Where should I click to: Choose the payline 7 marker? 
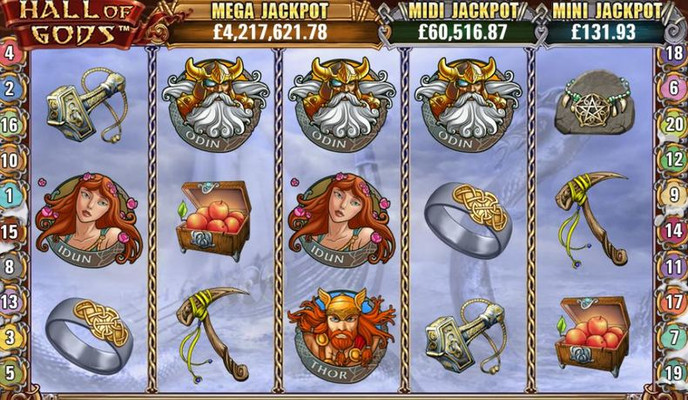[675, 338]
